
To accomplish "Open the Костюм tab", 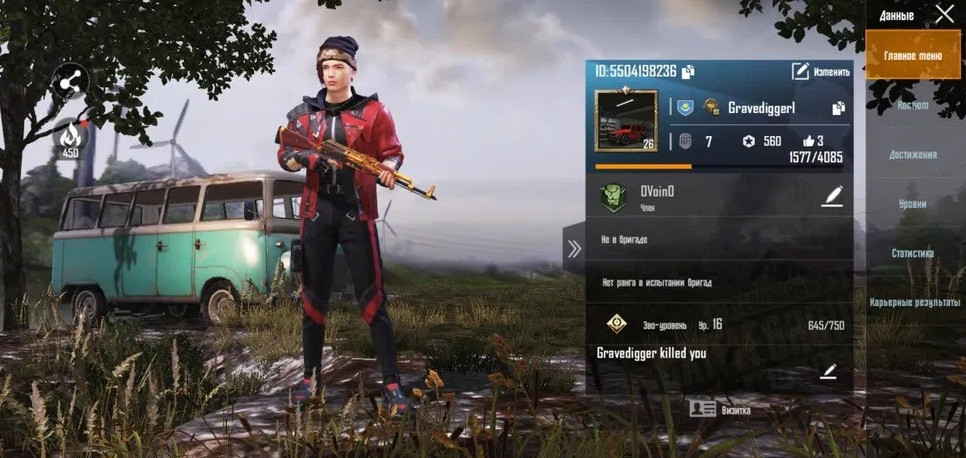I will pos(912,105).
